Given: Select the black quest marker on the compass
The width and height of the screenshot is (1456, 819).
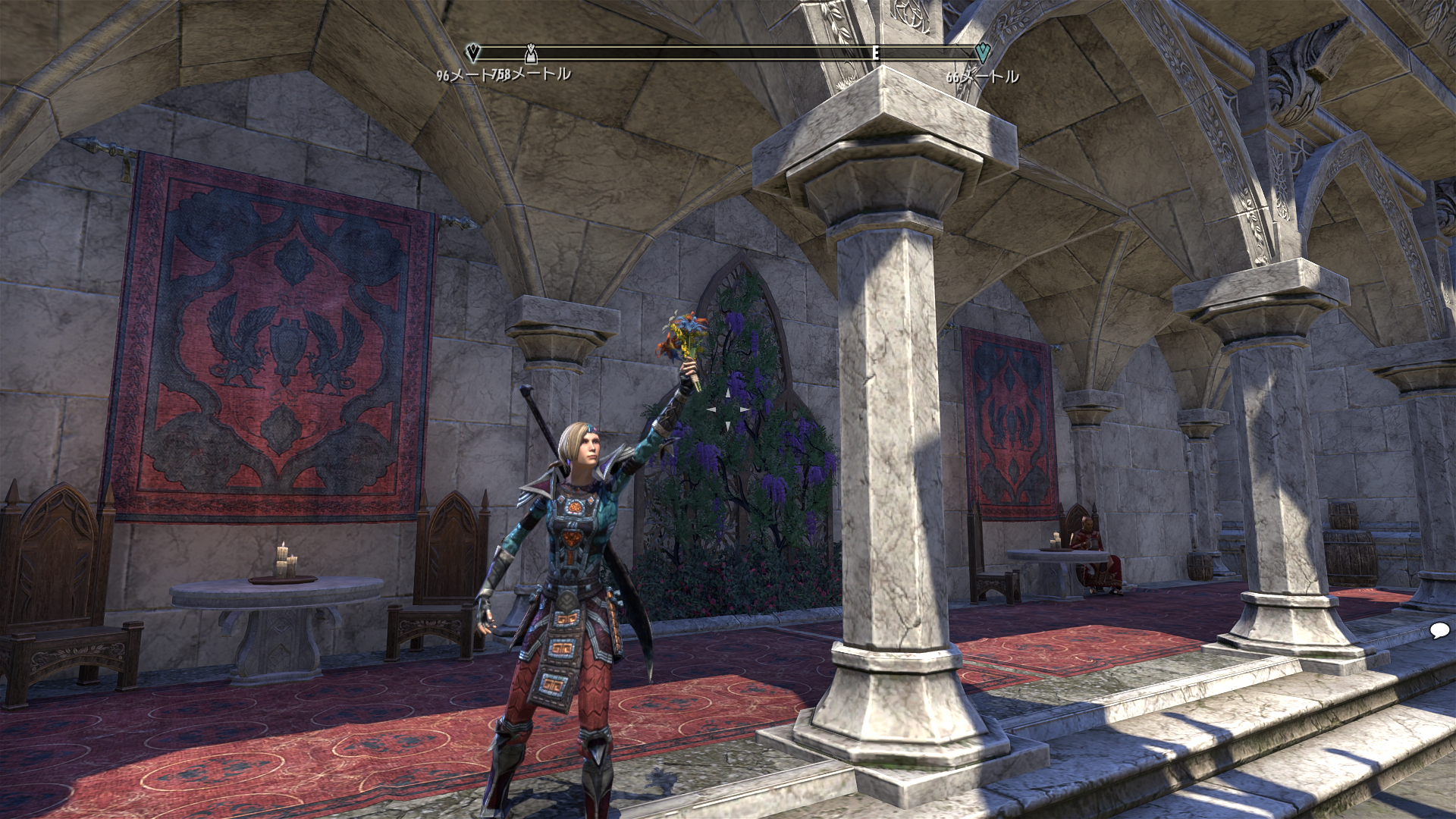Looking at the screenshot, I should [473, 52].
